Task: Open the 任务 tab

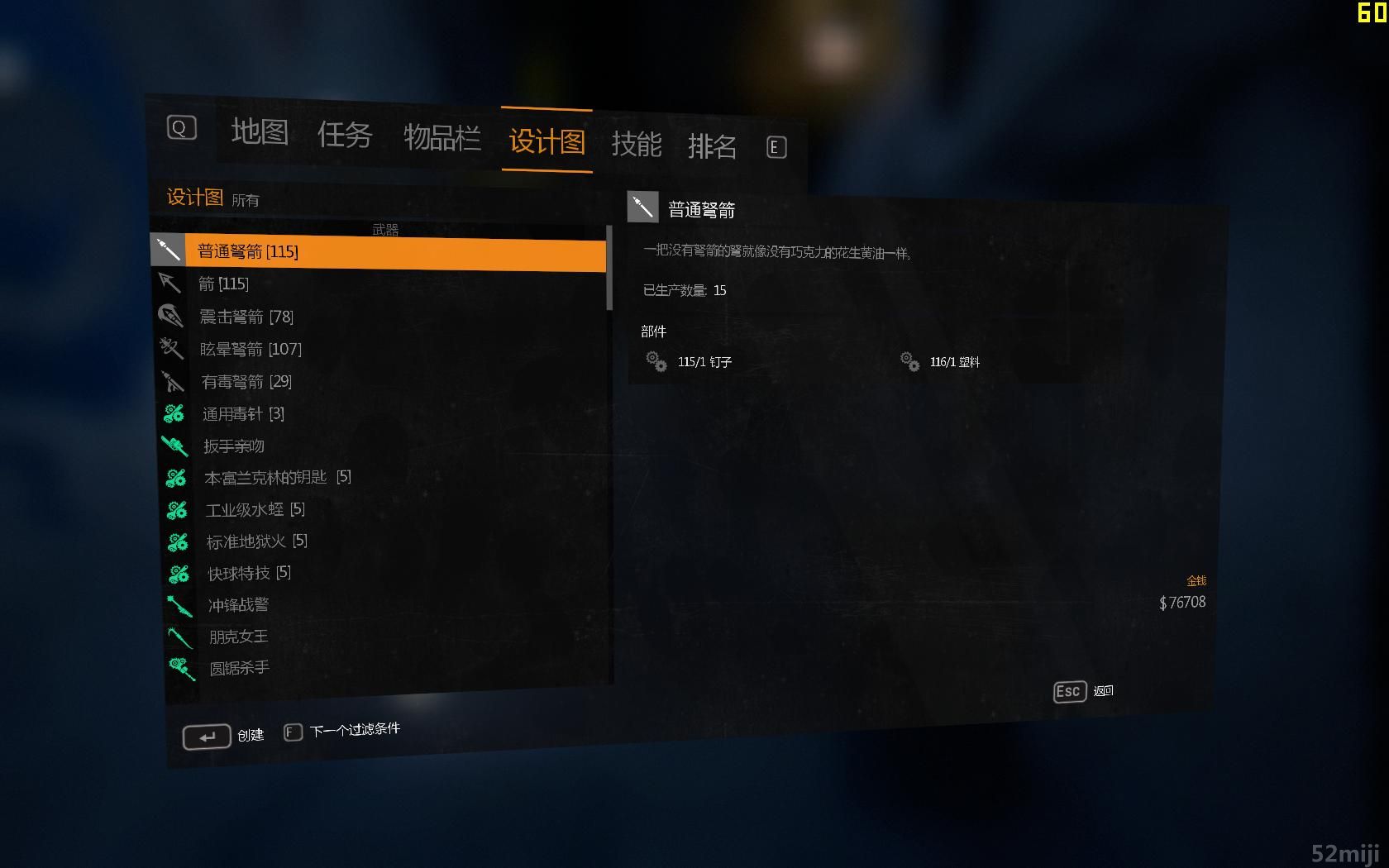Action: 345,135
